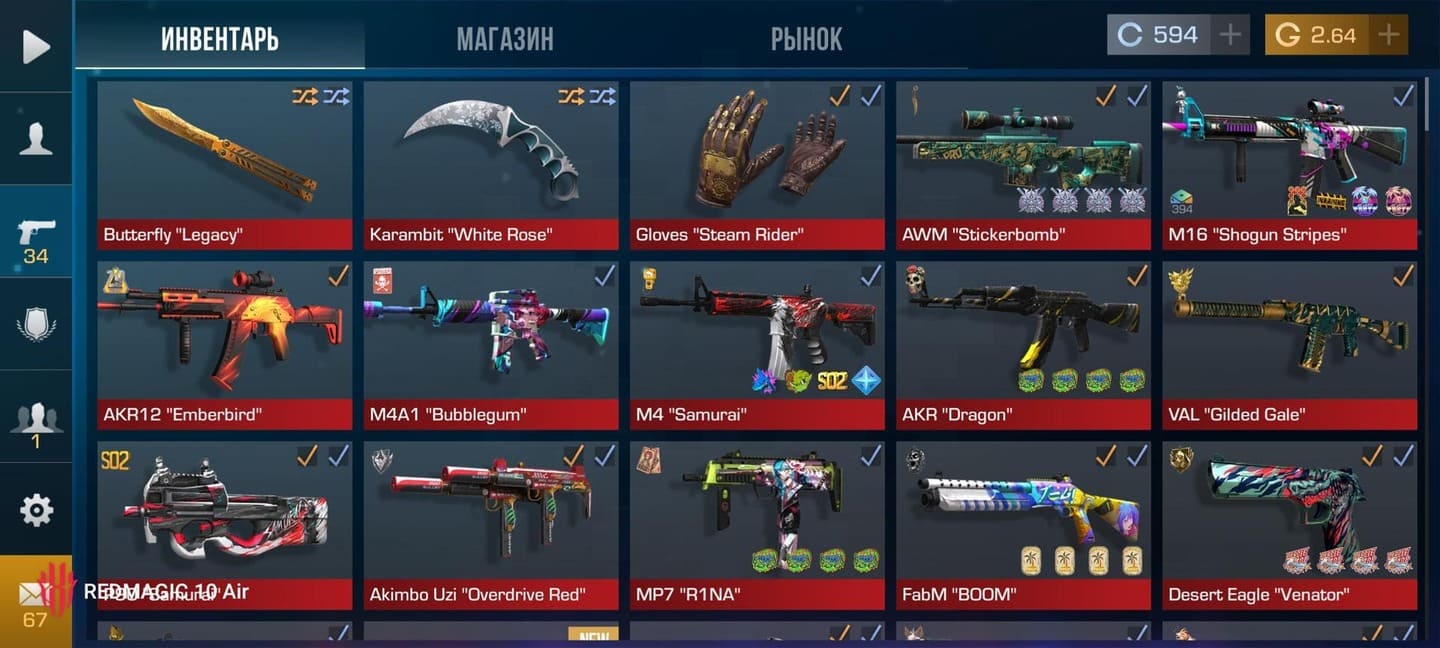Add silver coins with plus button
This screenshot has height=648, width=1440.
click(x=1230, y=35)
